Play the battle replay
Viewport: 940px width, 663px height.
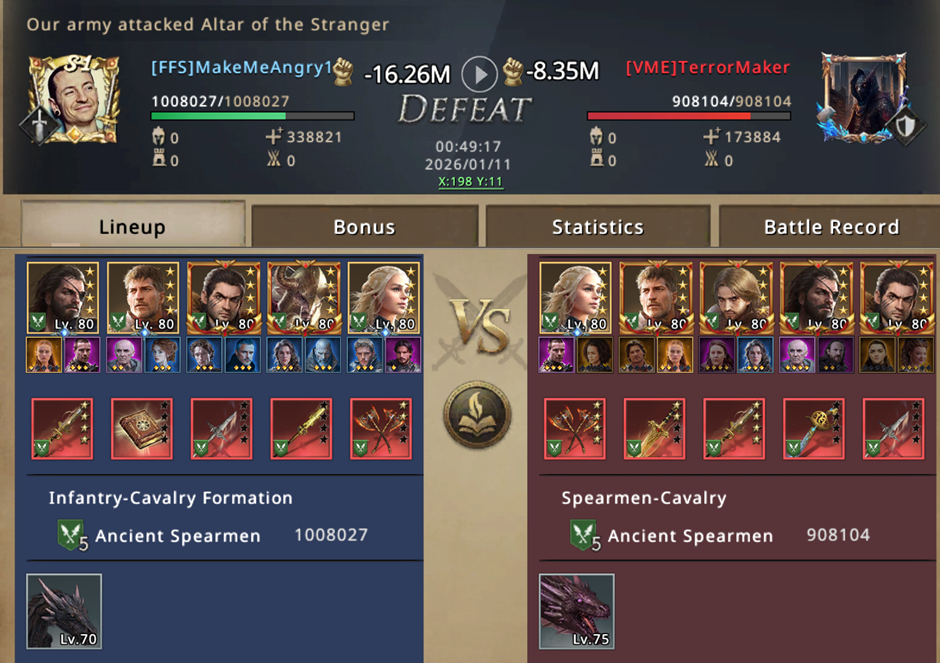(x=479, y=72)
